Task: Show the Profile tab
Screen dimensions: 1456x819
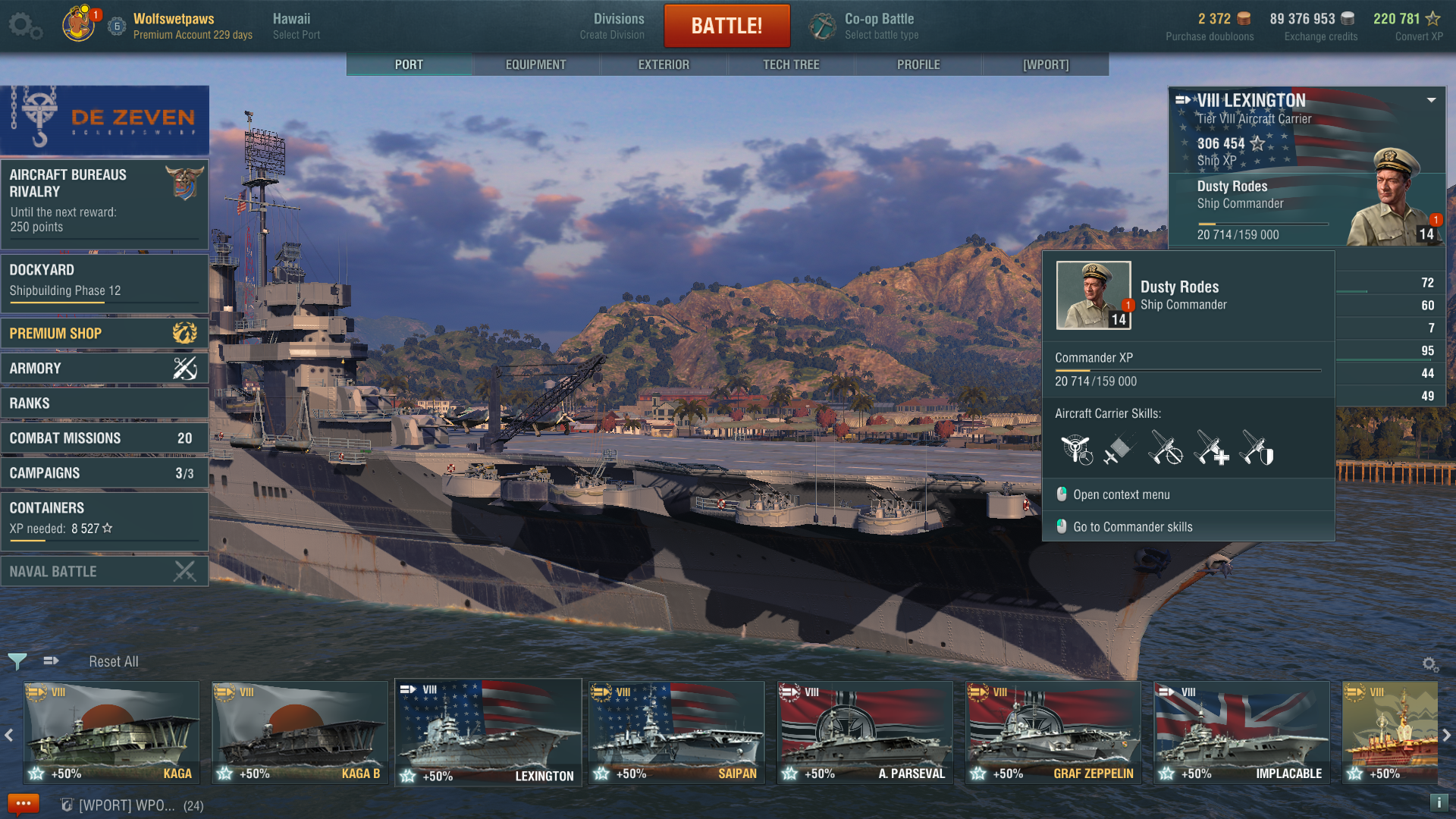Action: (x=918, y=64)
